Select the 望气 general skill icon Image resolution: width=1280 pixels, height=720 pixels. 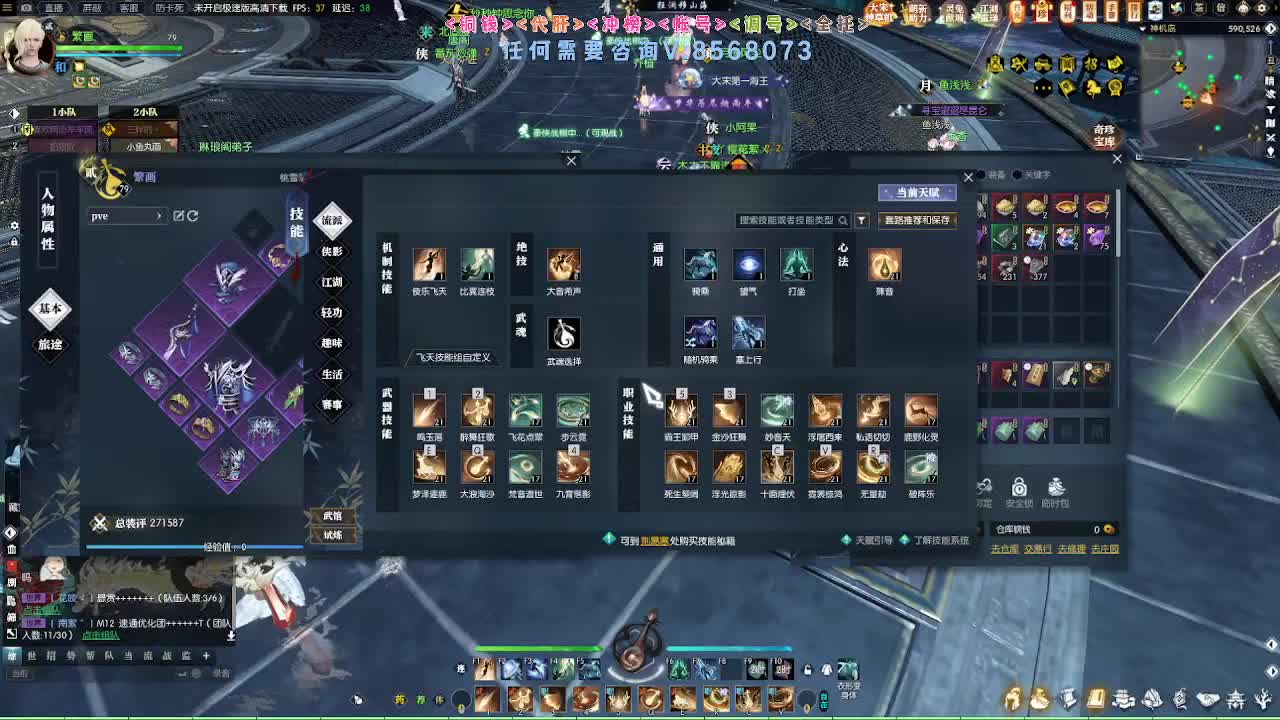click(748, 263)
